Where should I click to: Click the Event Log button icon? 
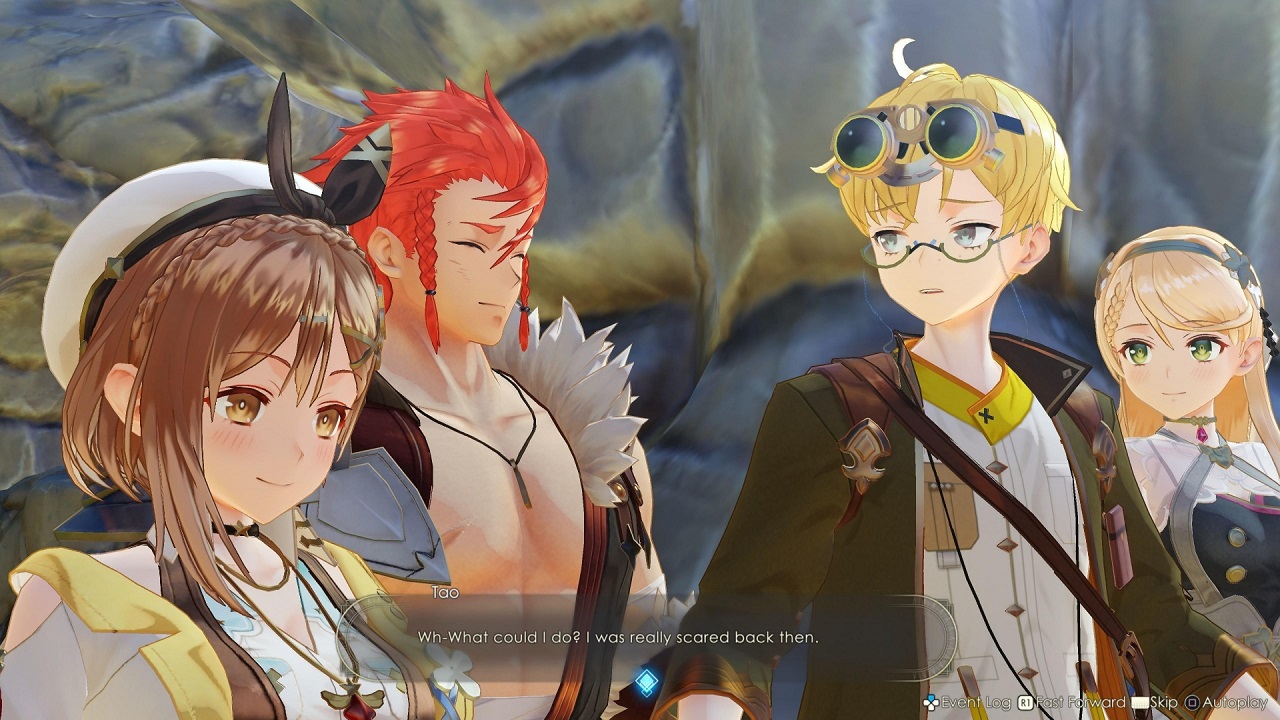point(931,703)
